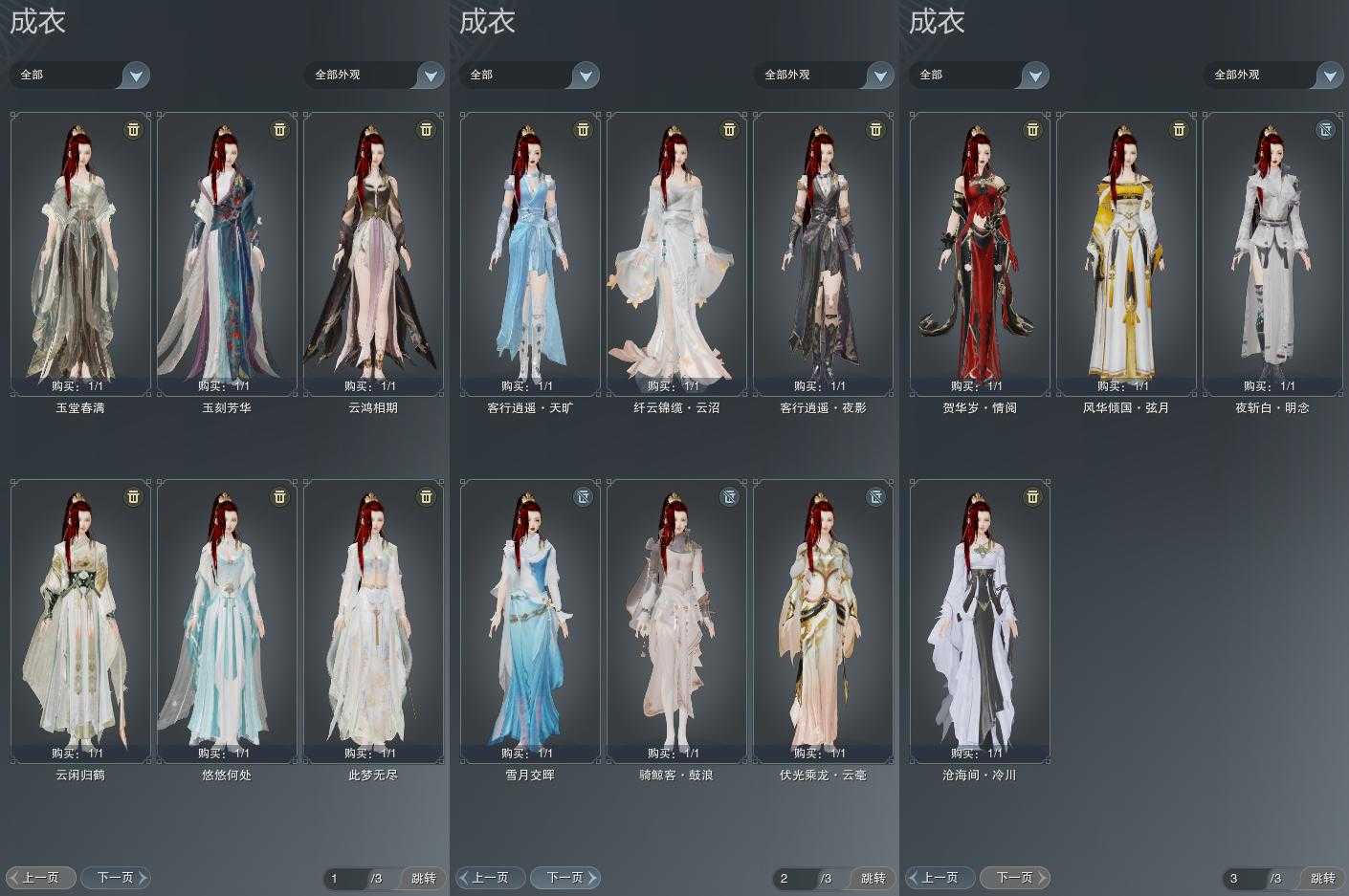The image size is (1349, 896).
Task: Click the delete icon on 伏光乘龙·云亳 card
Action: (x=875, y=497)
